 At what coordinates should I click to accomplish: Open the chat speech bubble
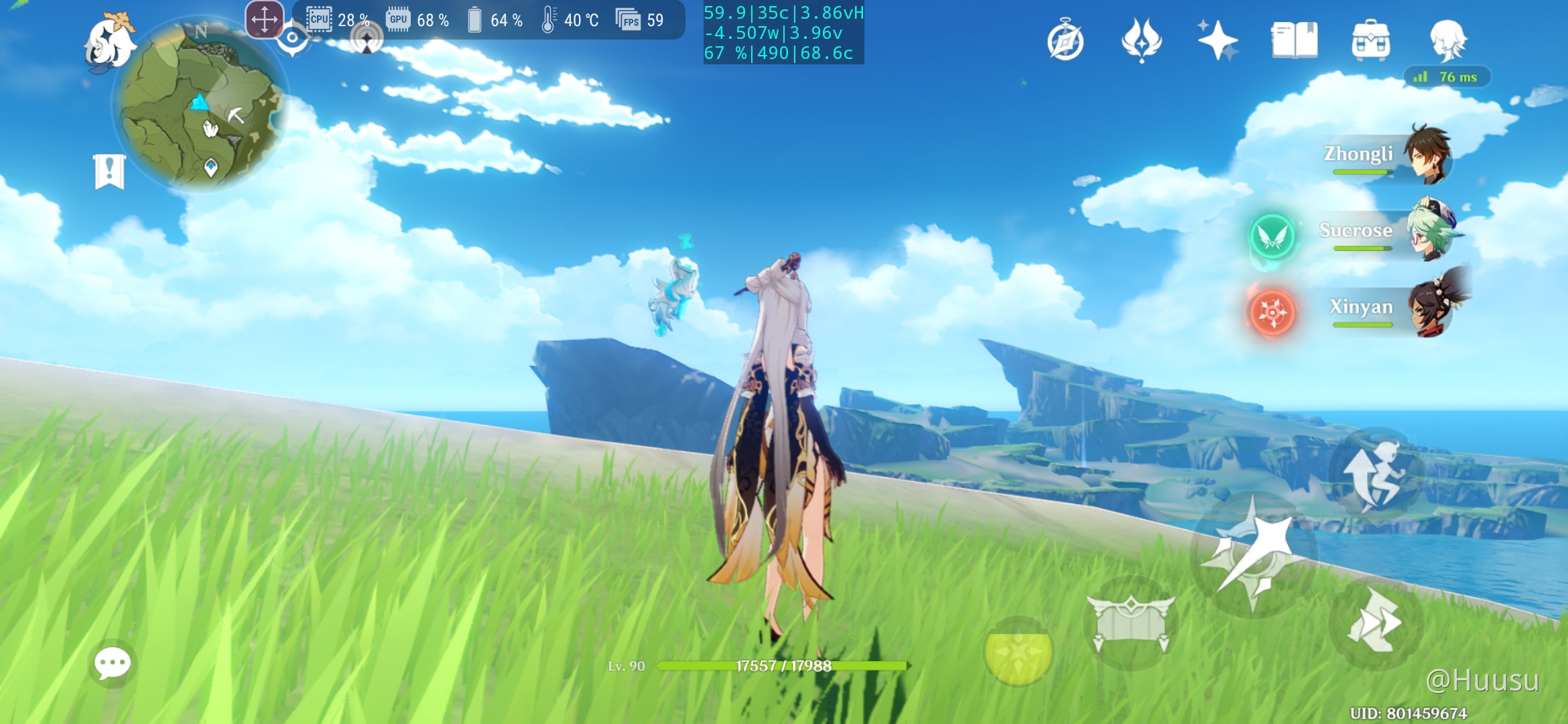(112, 663)
